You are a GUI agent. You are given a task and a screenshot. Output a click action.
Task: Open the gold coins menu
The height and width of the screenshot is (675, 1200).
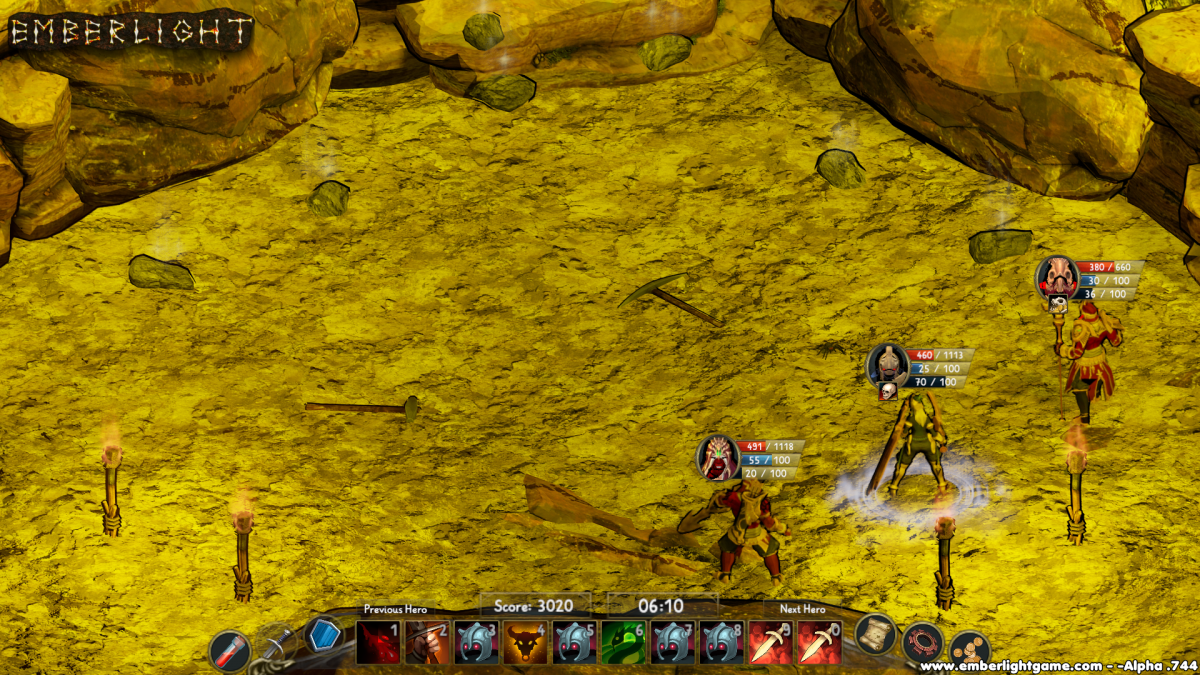point(968,650)
